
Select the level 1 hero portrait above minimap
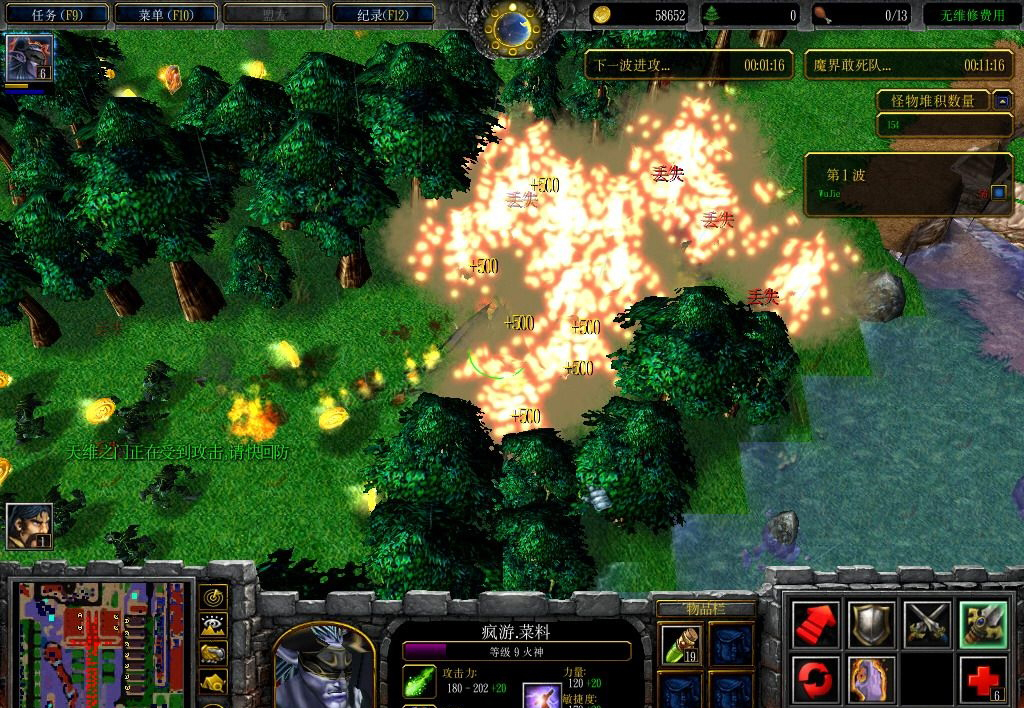[x=29, y=526]
